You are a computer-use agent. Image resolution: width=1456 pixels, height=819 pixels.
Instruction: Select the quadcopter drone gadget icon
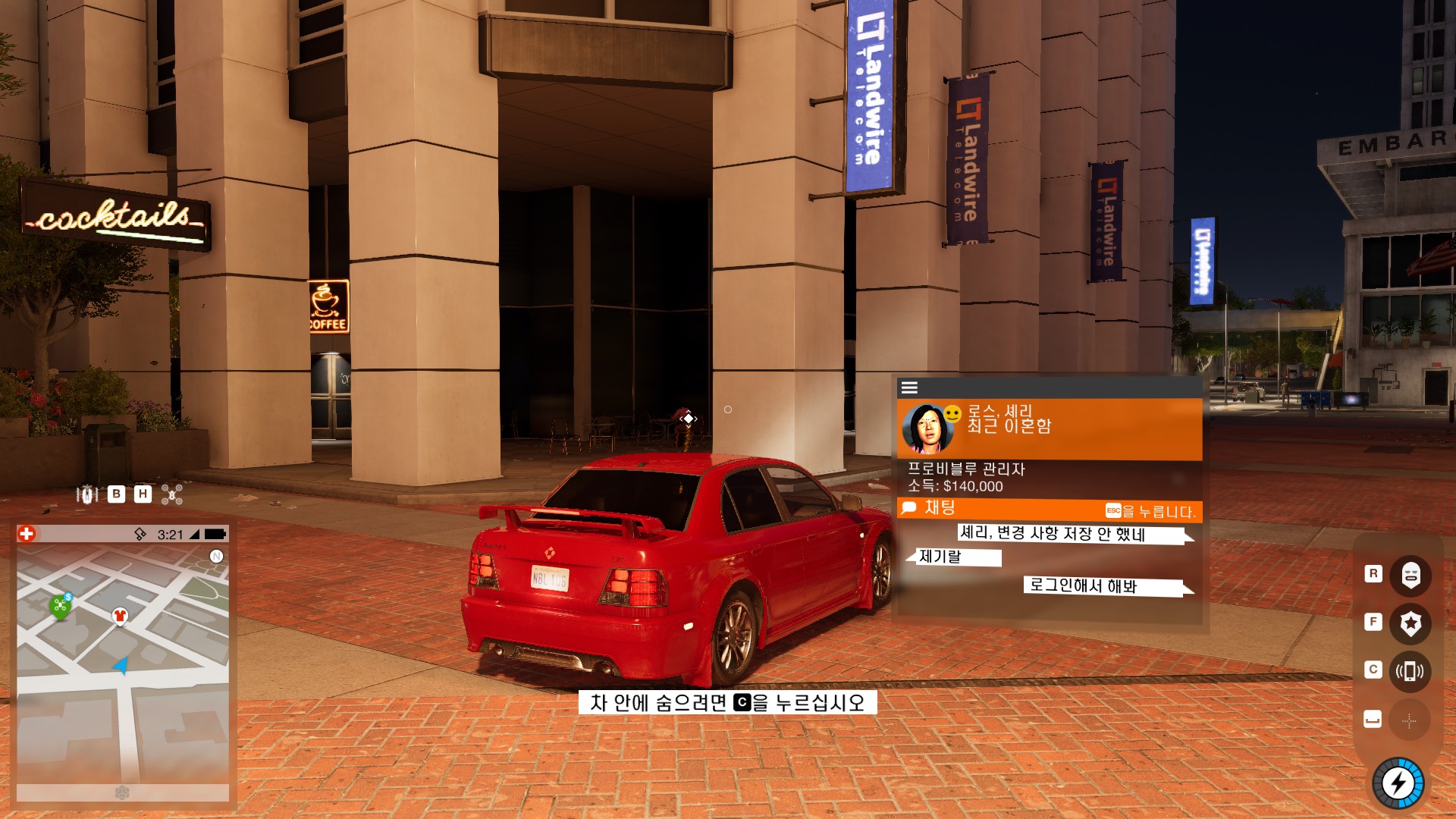tap(172, 495)
